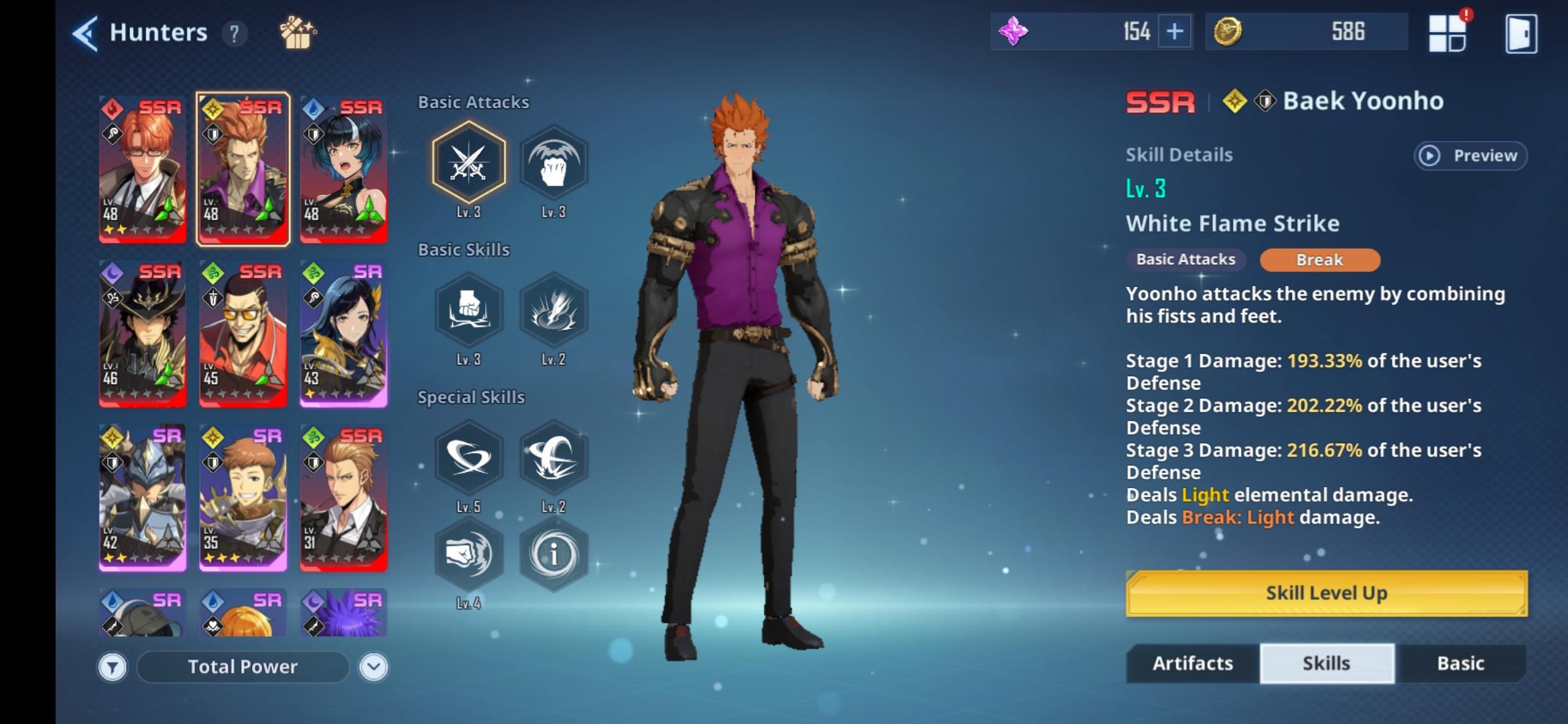Image resolution: width=1568 pixels, height=724 pixels.
Task: Open the Lv. 3 fist Basic Skill
Action: click(x=469, y=310)
